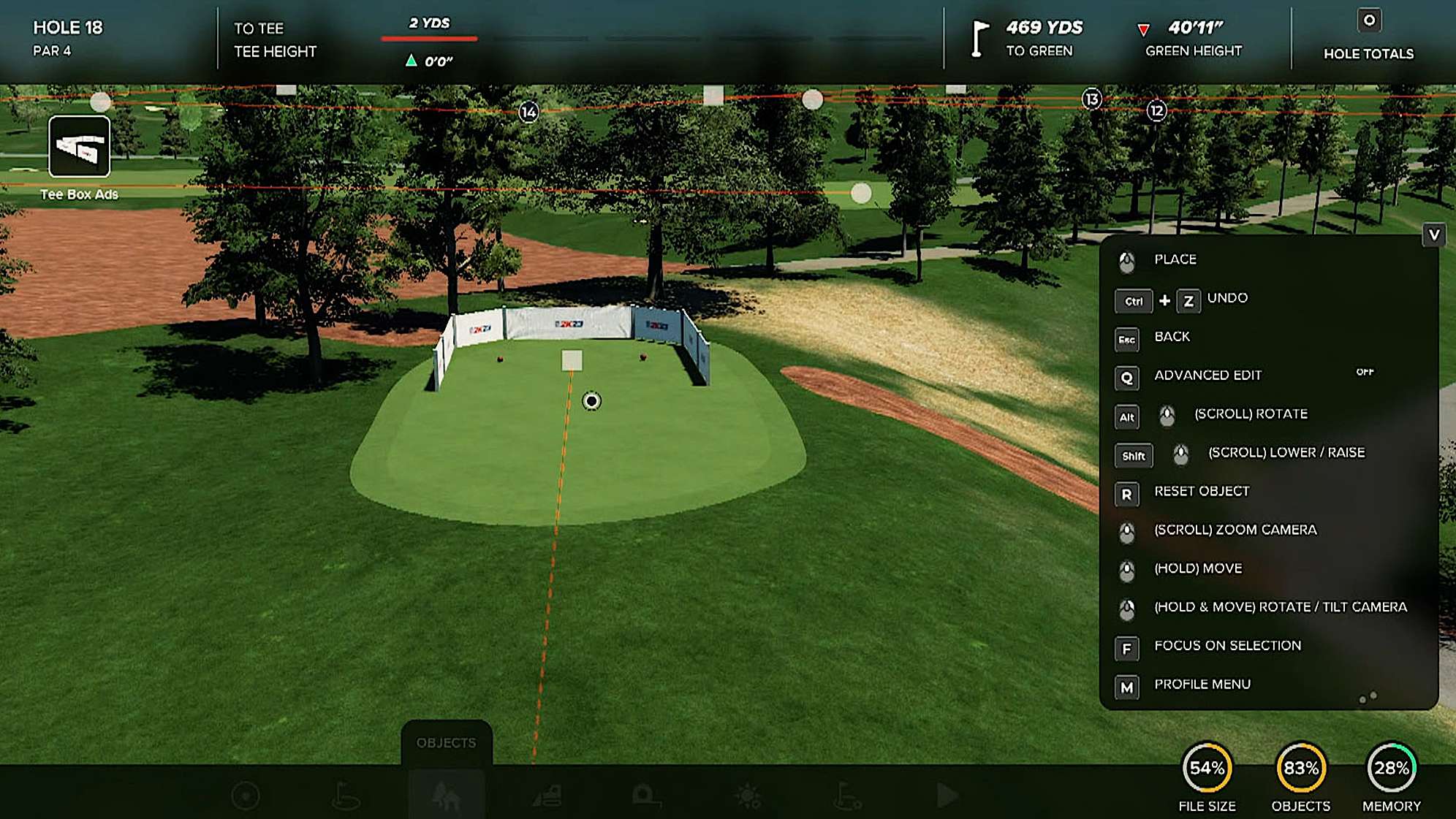1456x819 pixels.
Task: Open the flag with gear settings tool
Action: tap(848, 795)
